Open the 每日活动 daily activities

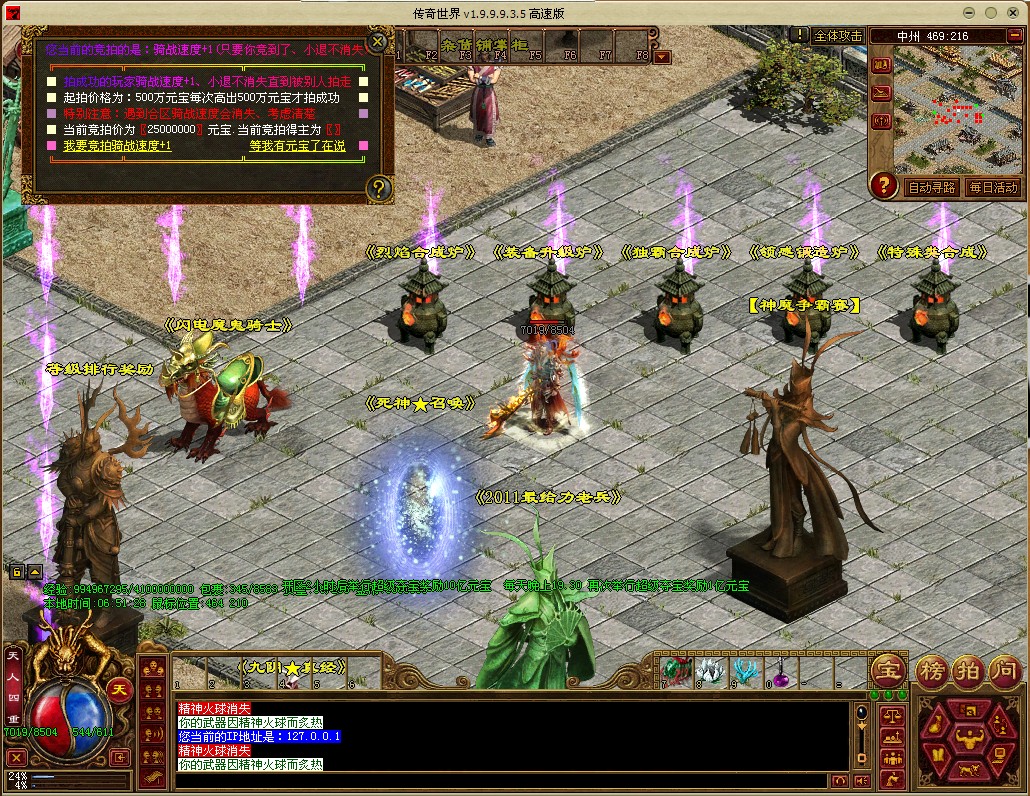click(991, 187)
